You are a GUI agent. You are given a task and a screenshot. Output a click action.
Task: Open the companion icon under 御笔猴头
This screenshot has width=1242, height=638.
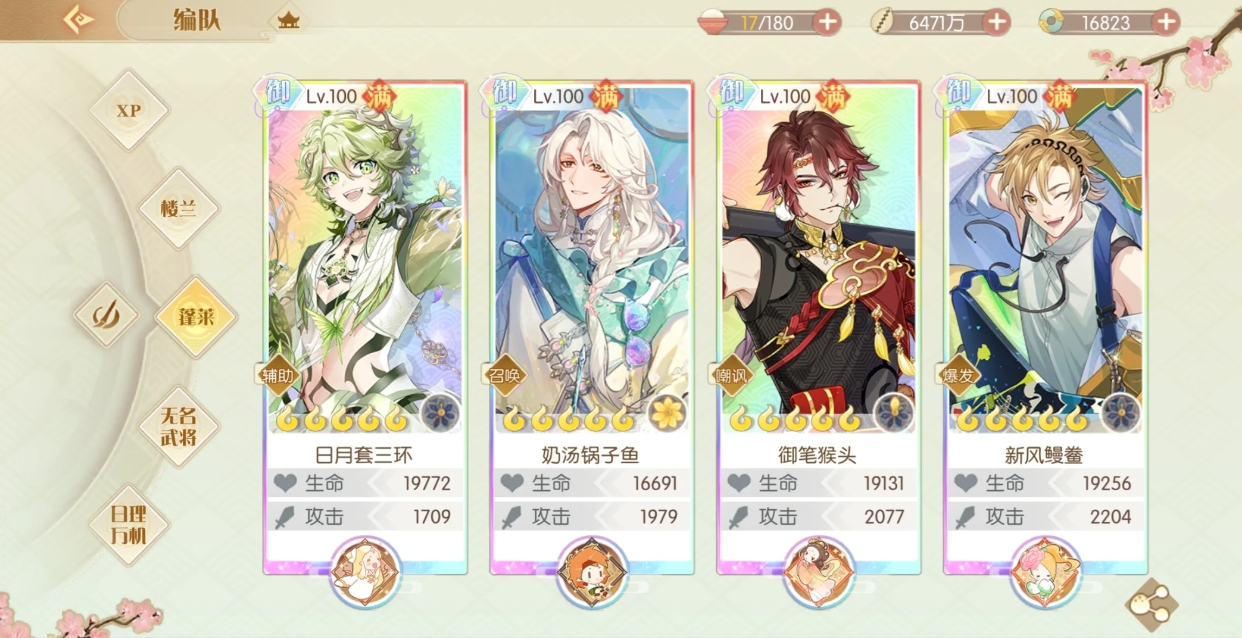819,572
